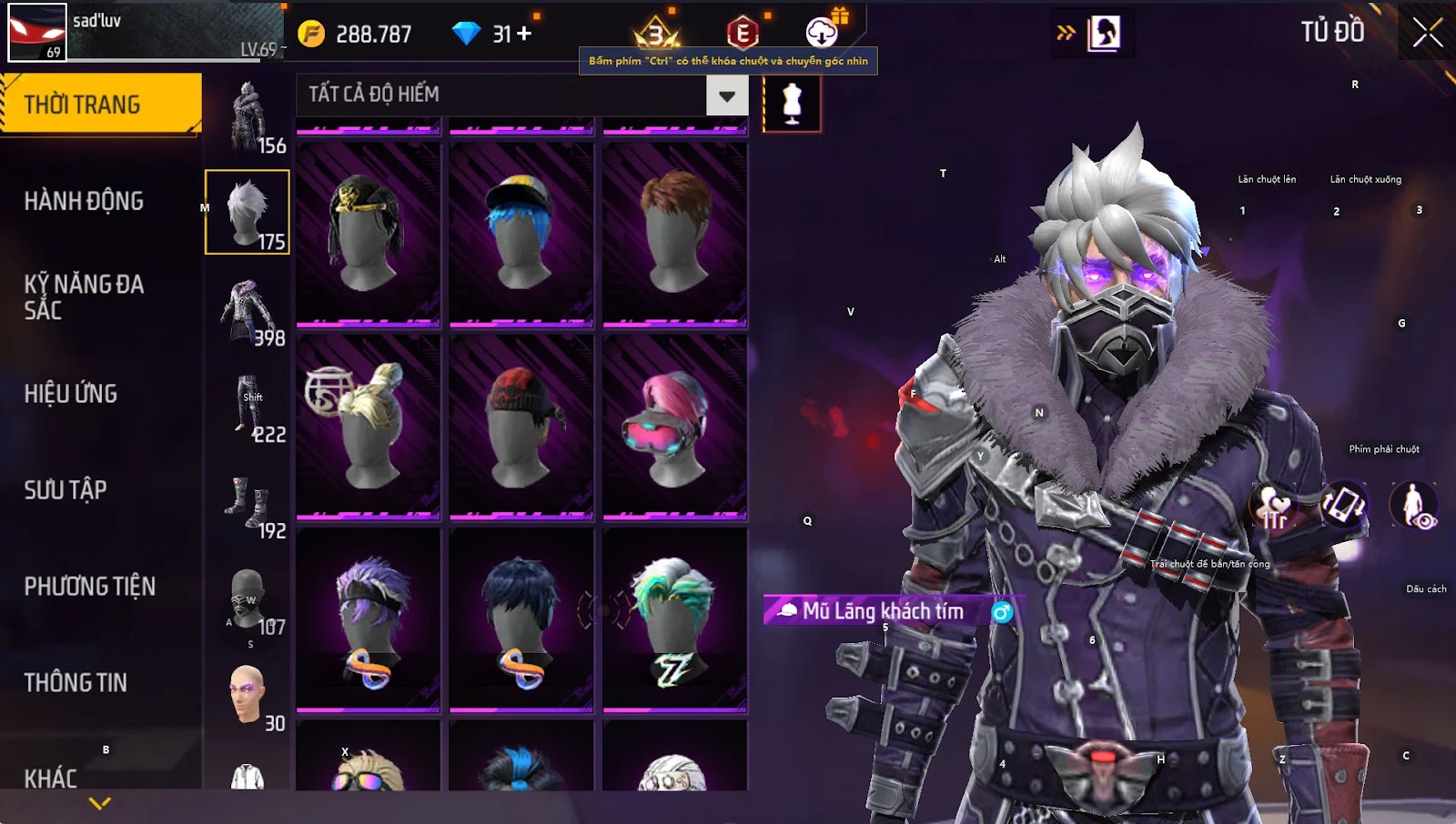Open the rarity filter dropdown
Image resolution: width=1456 pixels, height=824 pixels.
coord(727,95)
